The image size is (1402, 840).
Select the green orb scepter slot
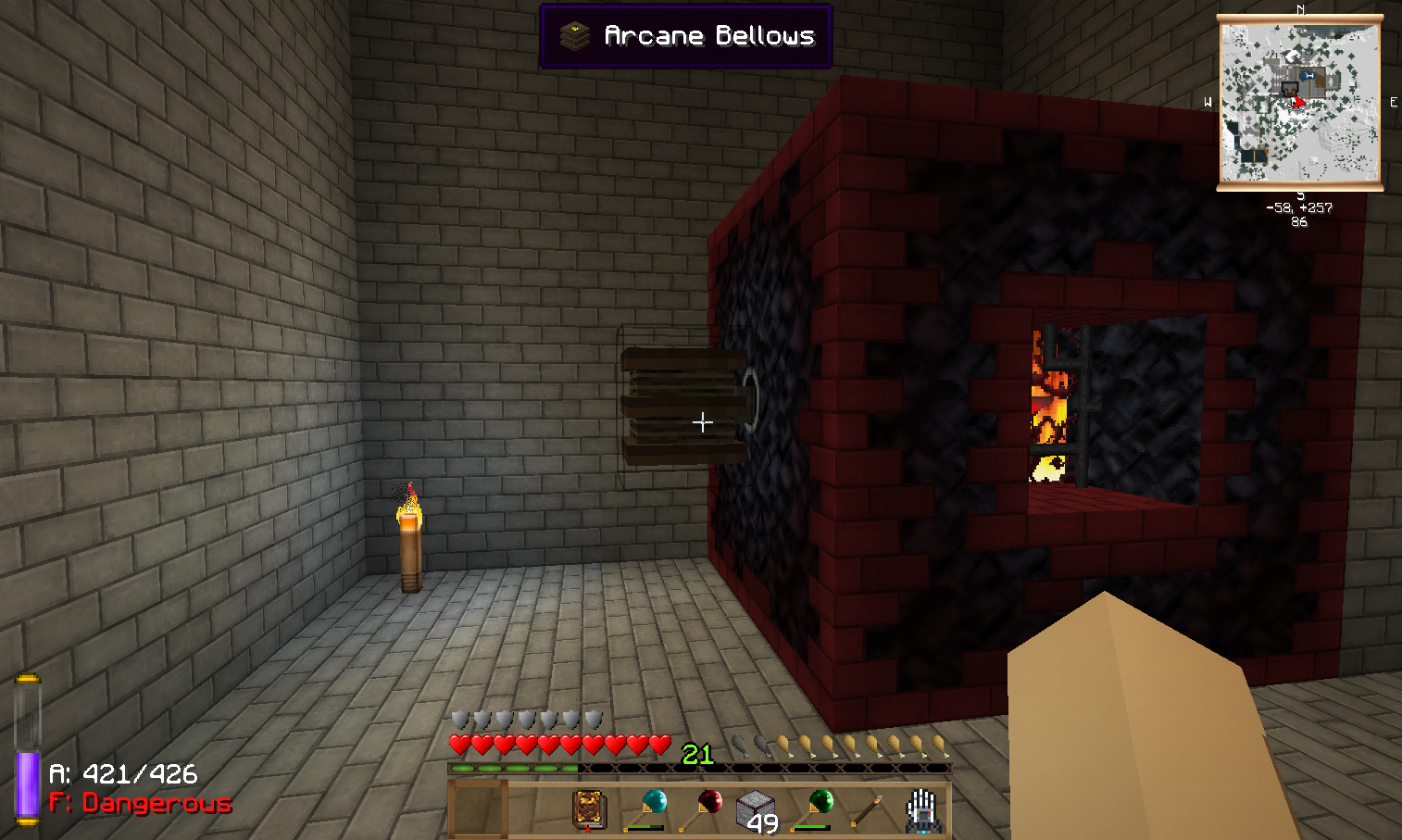coord(811,809)
